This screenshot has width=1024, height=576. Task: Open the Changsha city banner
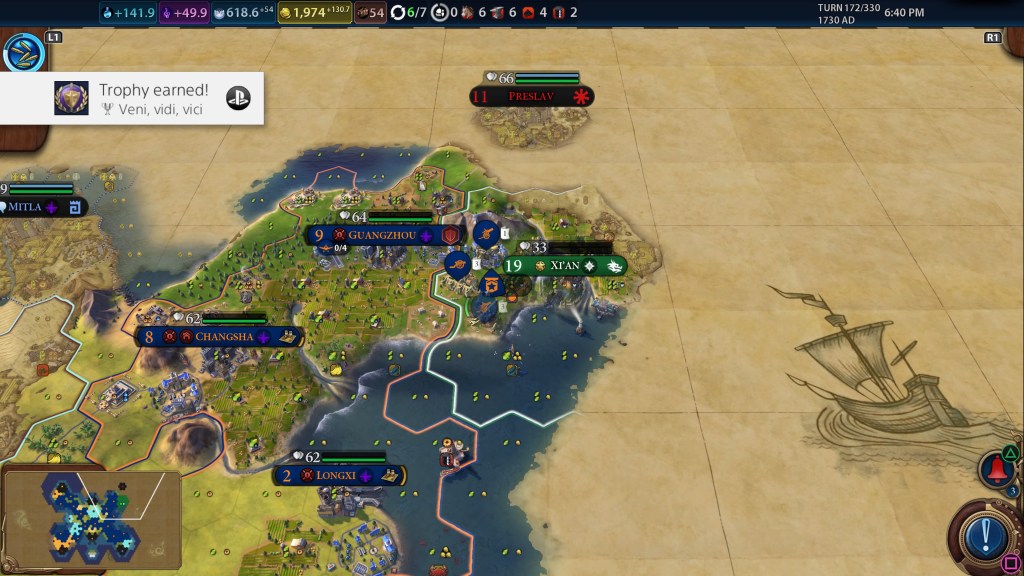[x=220, y=337]
